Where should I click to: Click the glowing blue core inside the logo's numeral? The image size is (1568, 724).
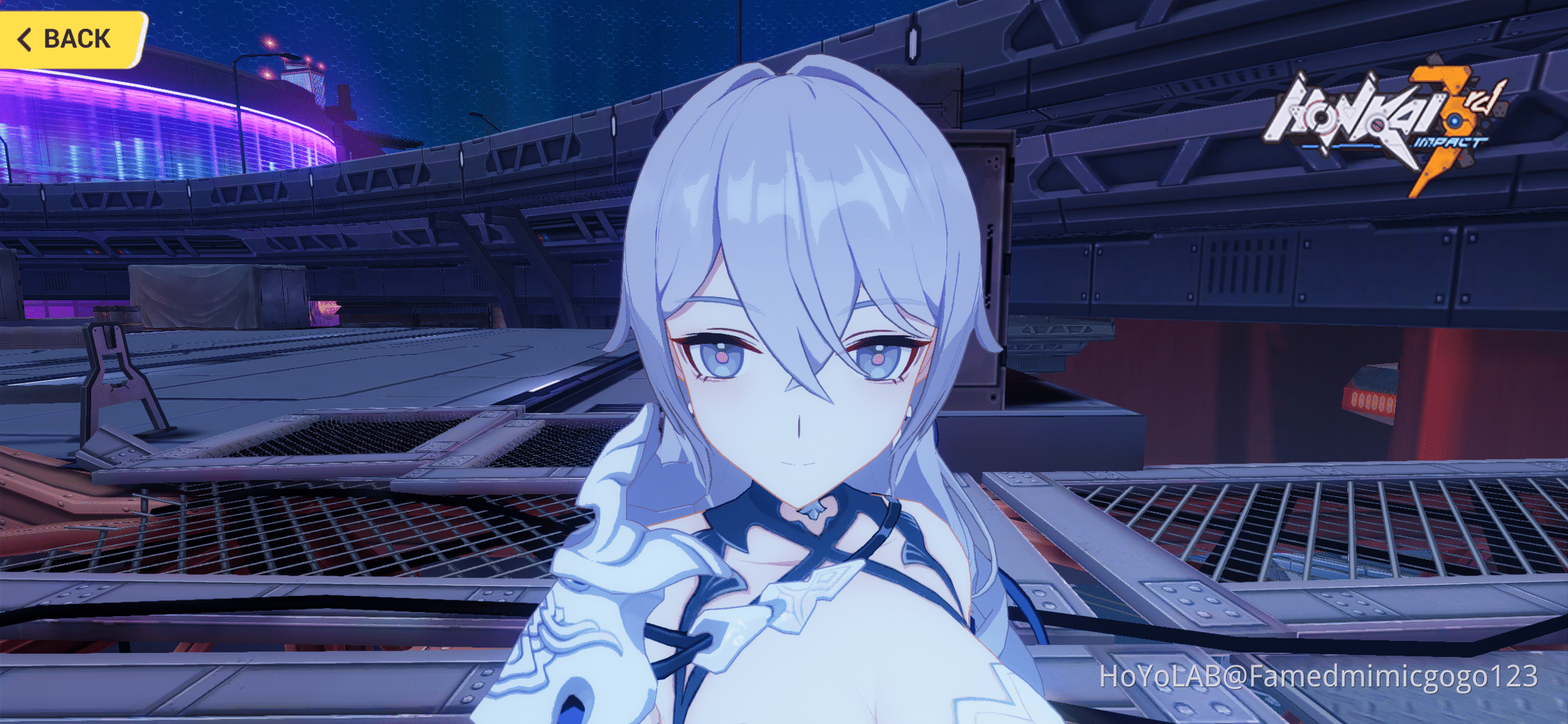(x=1454, y=121)
